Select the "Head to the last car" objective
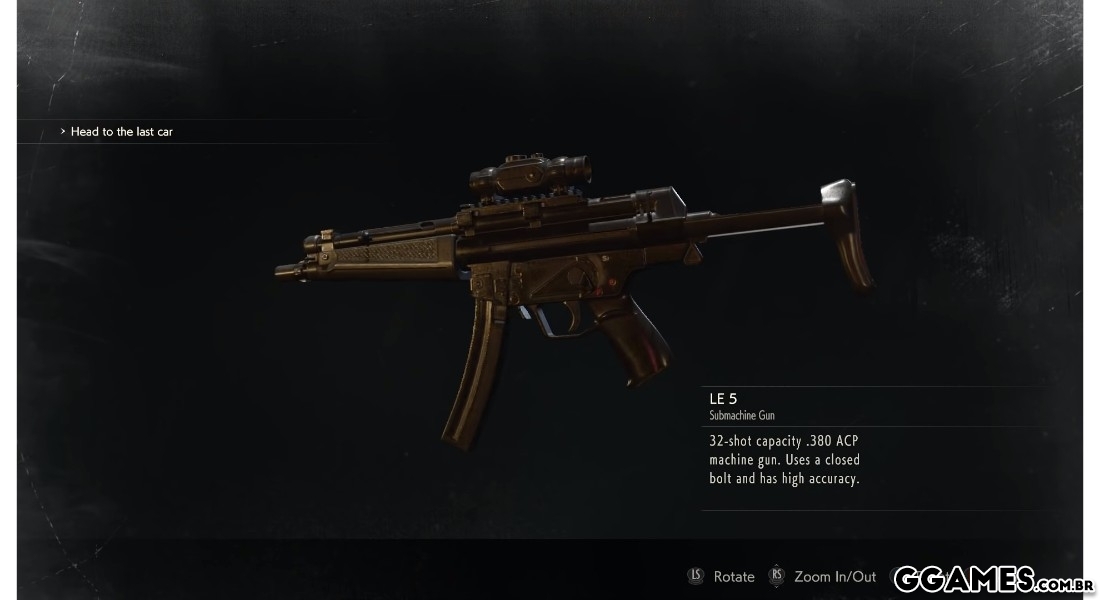The height and width of the screenshot is (600, 1100). tap(121, 132)
